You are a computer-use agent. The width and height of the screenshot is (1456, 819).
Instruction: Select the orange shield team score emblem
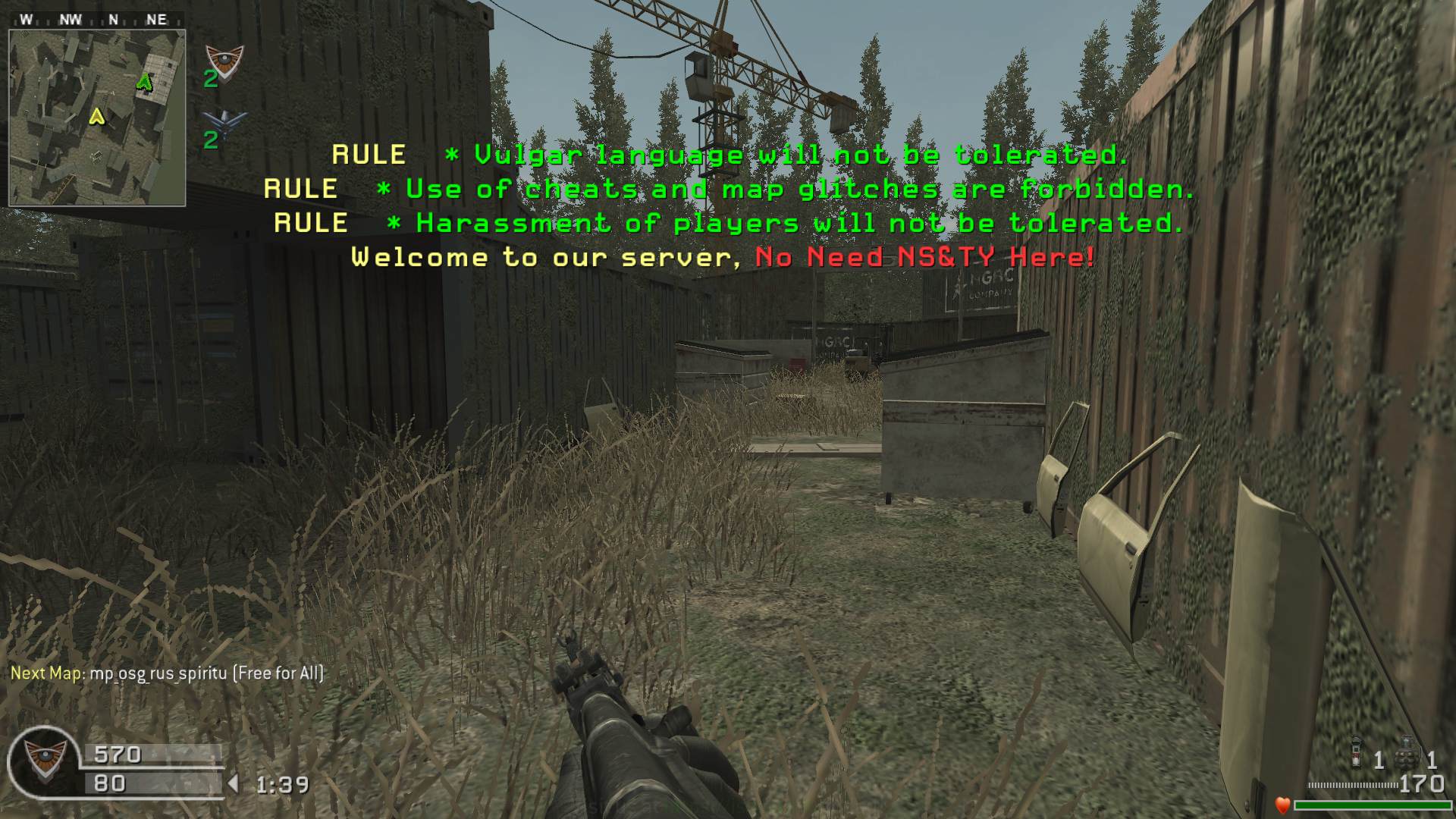point(224,58)
